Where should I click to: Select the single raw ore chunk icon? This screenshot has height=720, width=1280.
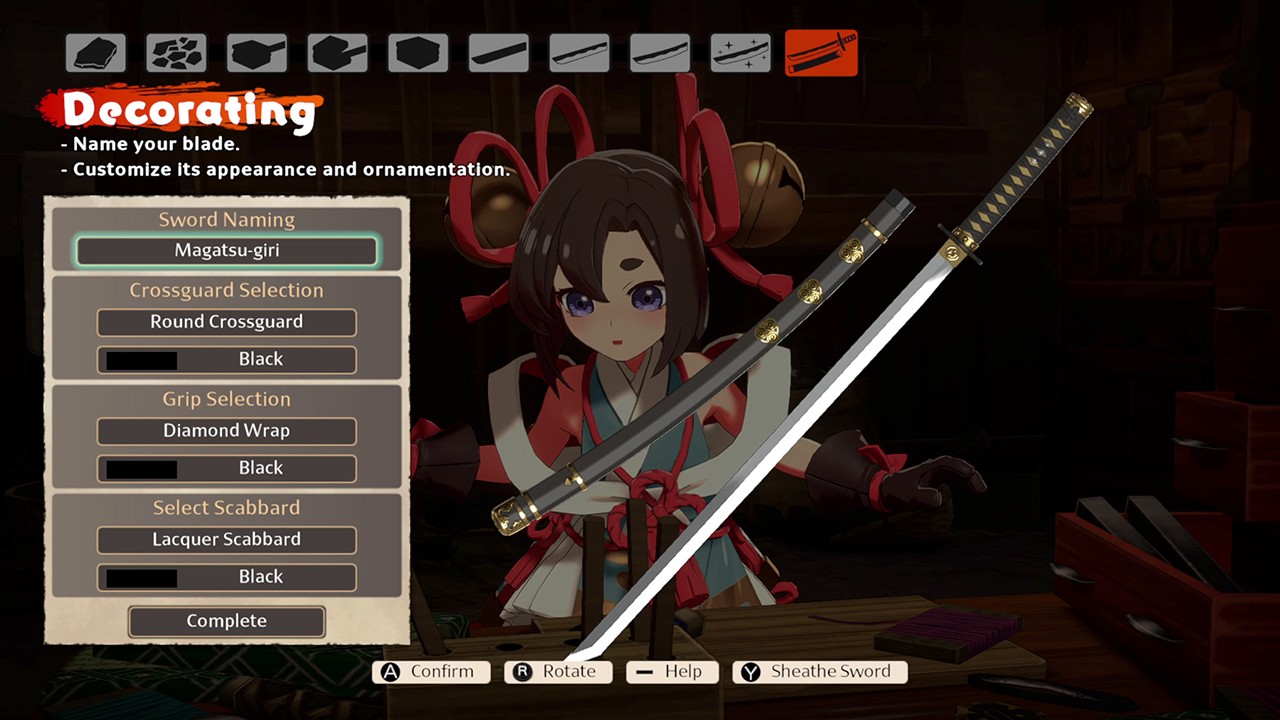[x=96, y=53]
